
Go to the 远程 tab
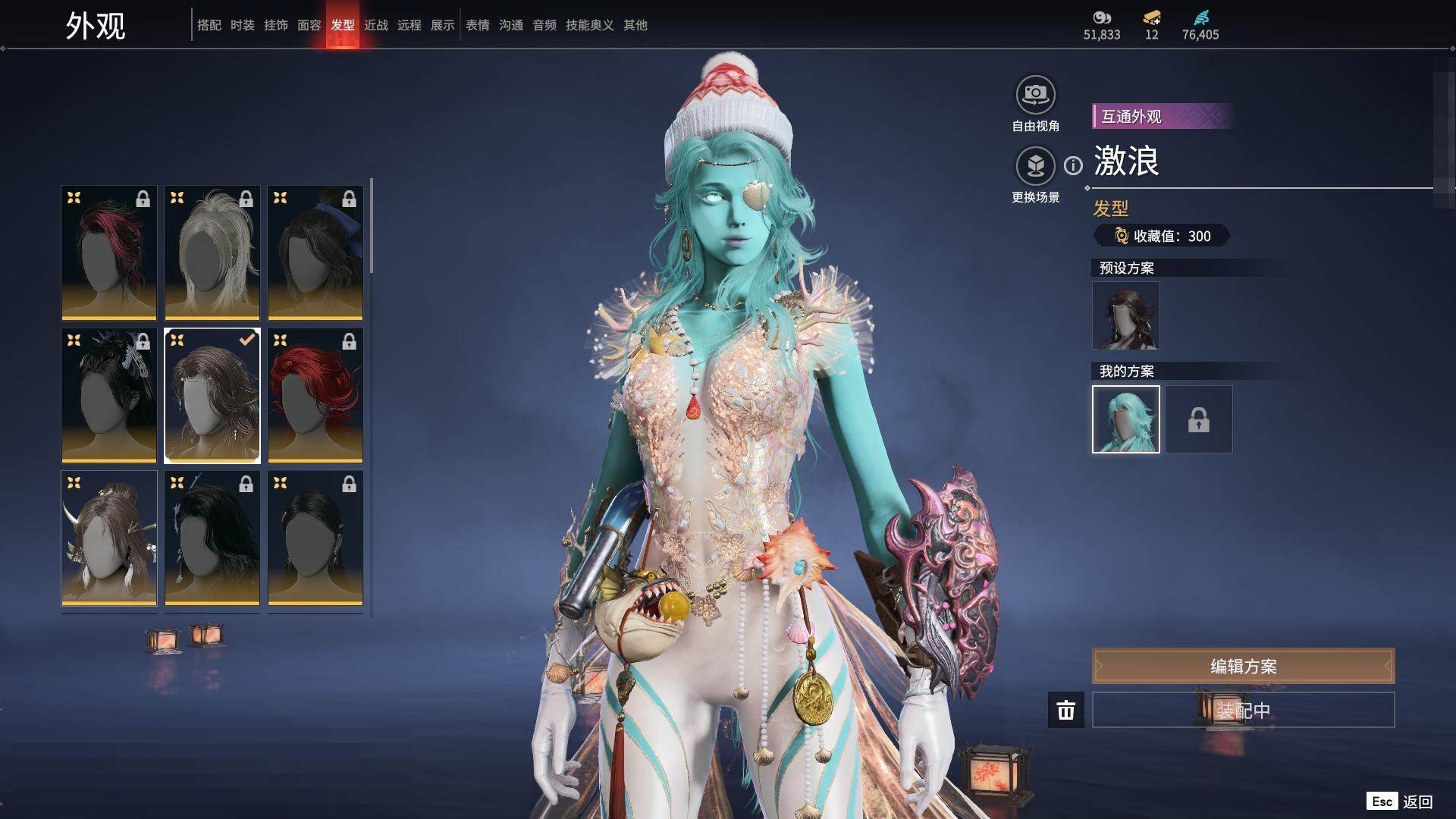click(409, 25)
